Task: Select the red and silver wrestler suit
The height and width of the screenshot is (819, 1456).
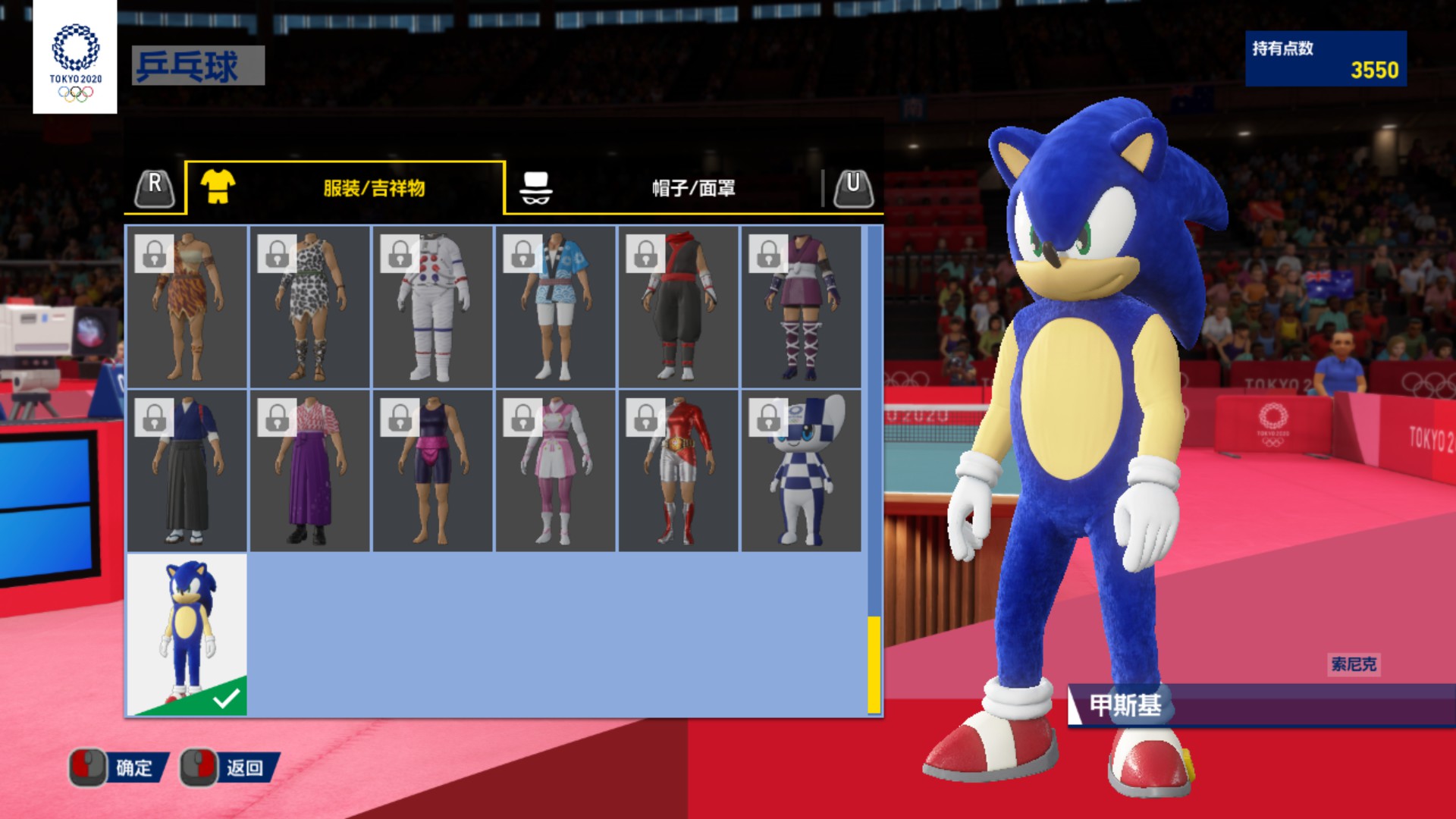Action: [679, 471]
